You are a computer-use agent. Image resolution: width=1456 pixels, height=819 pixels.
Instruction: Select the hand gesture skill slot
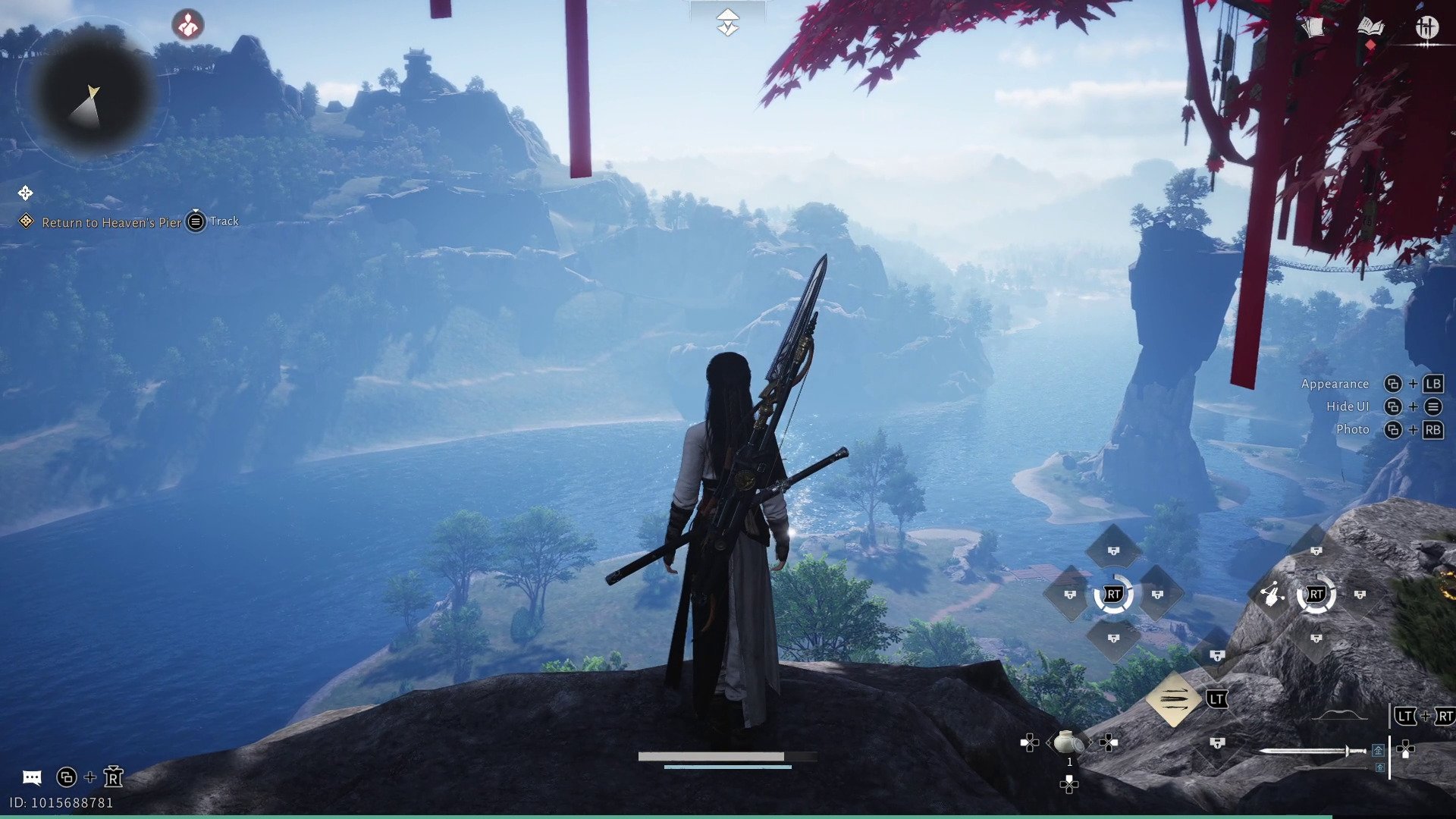tap(1272, 595)
